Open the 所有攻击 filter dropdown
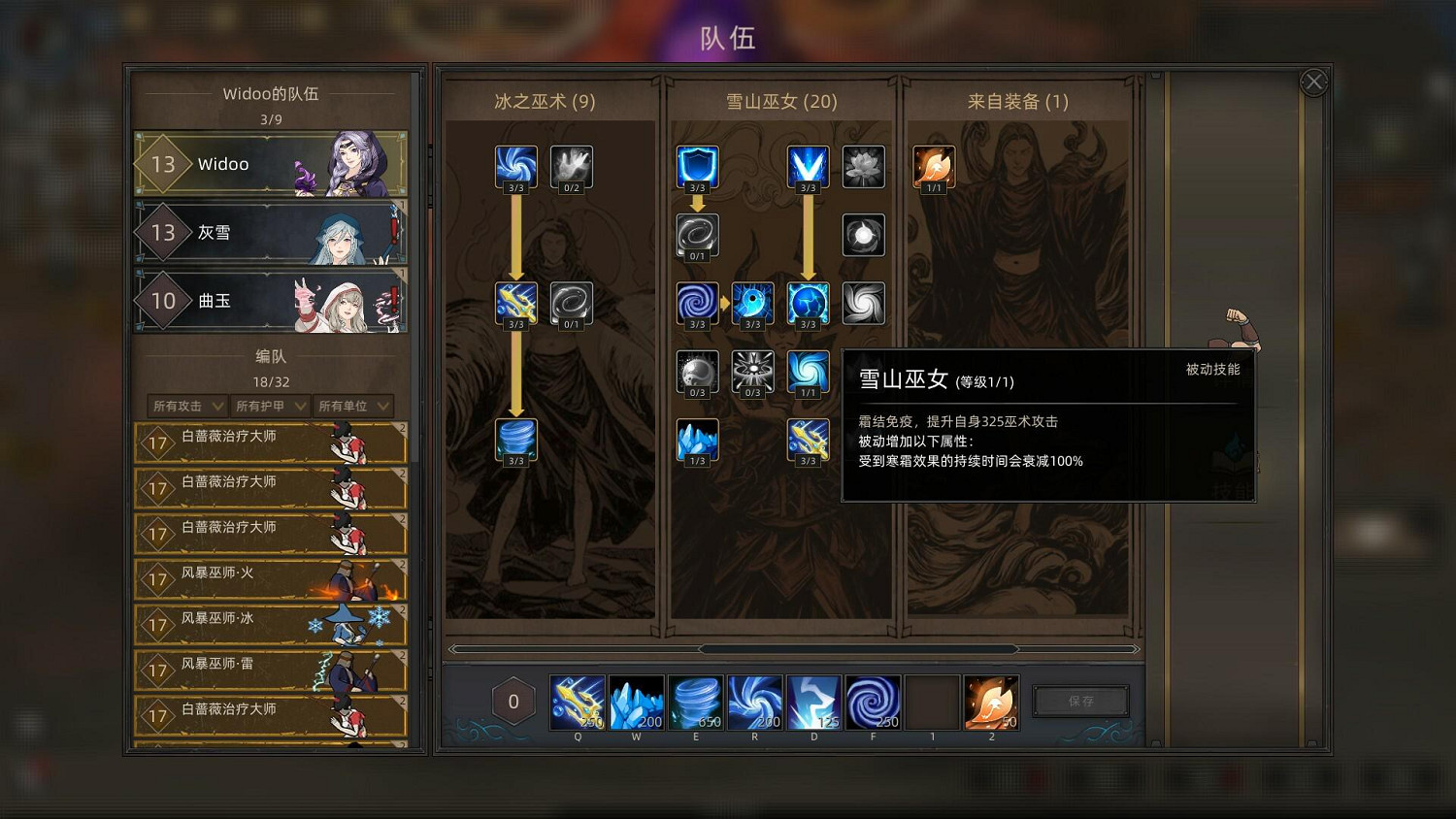The image size is (1456, 819). [185, 406]
